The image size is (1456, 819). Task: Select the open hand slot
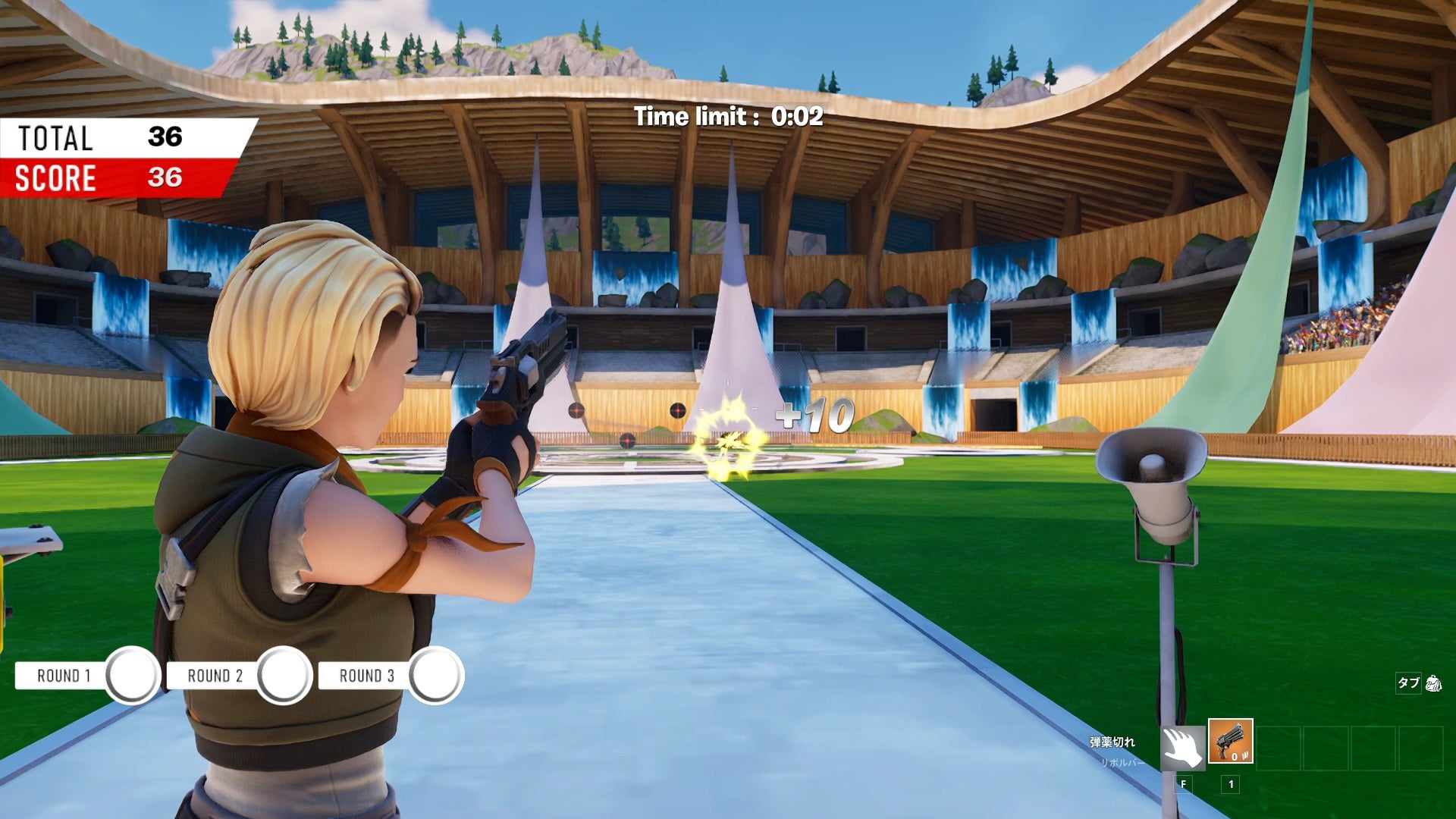(1183, 748)
